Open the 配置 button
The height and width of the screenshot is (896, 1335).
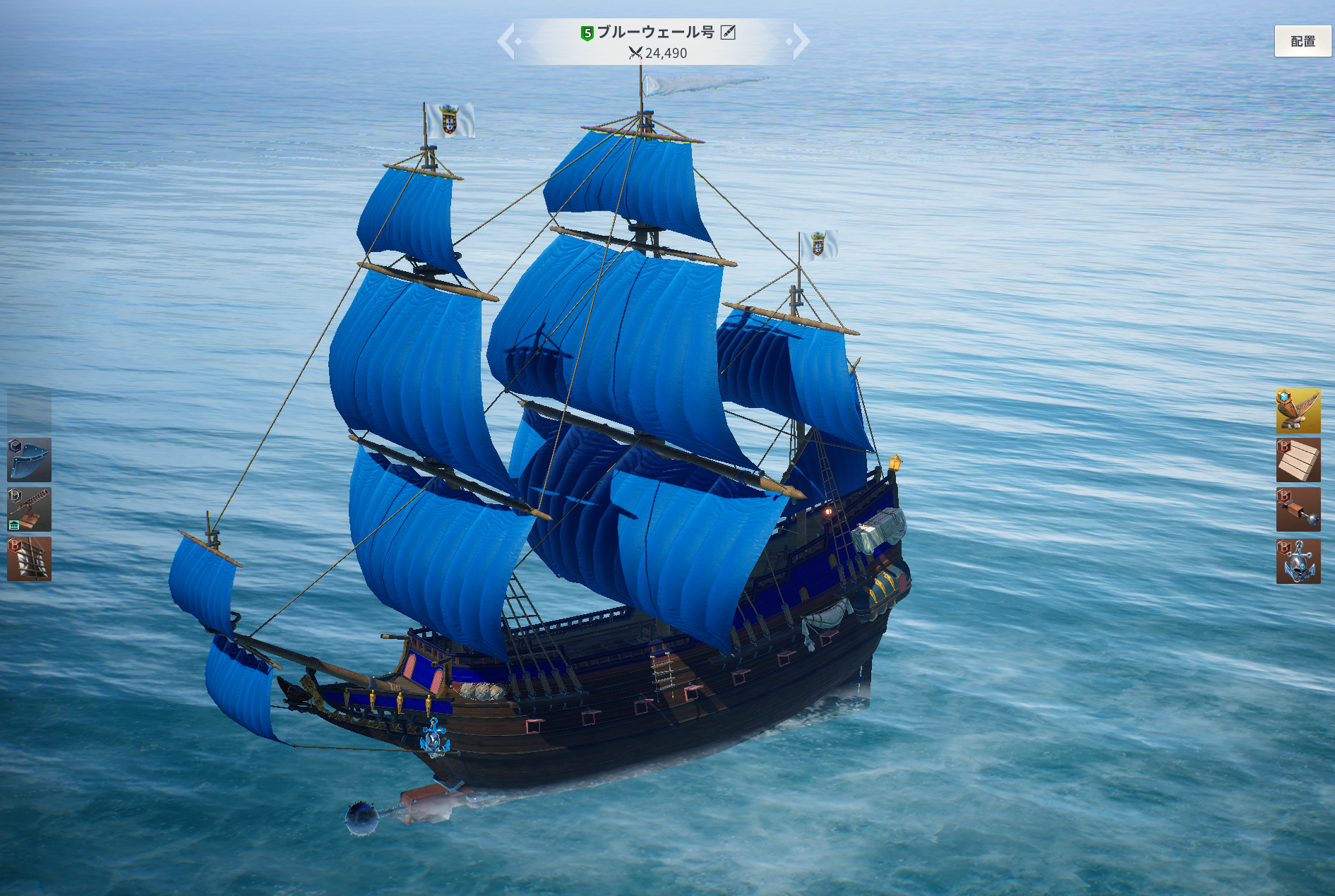coord(1303,42)
